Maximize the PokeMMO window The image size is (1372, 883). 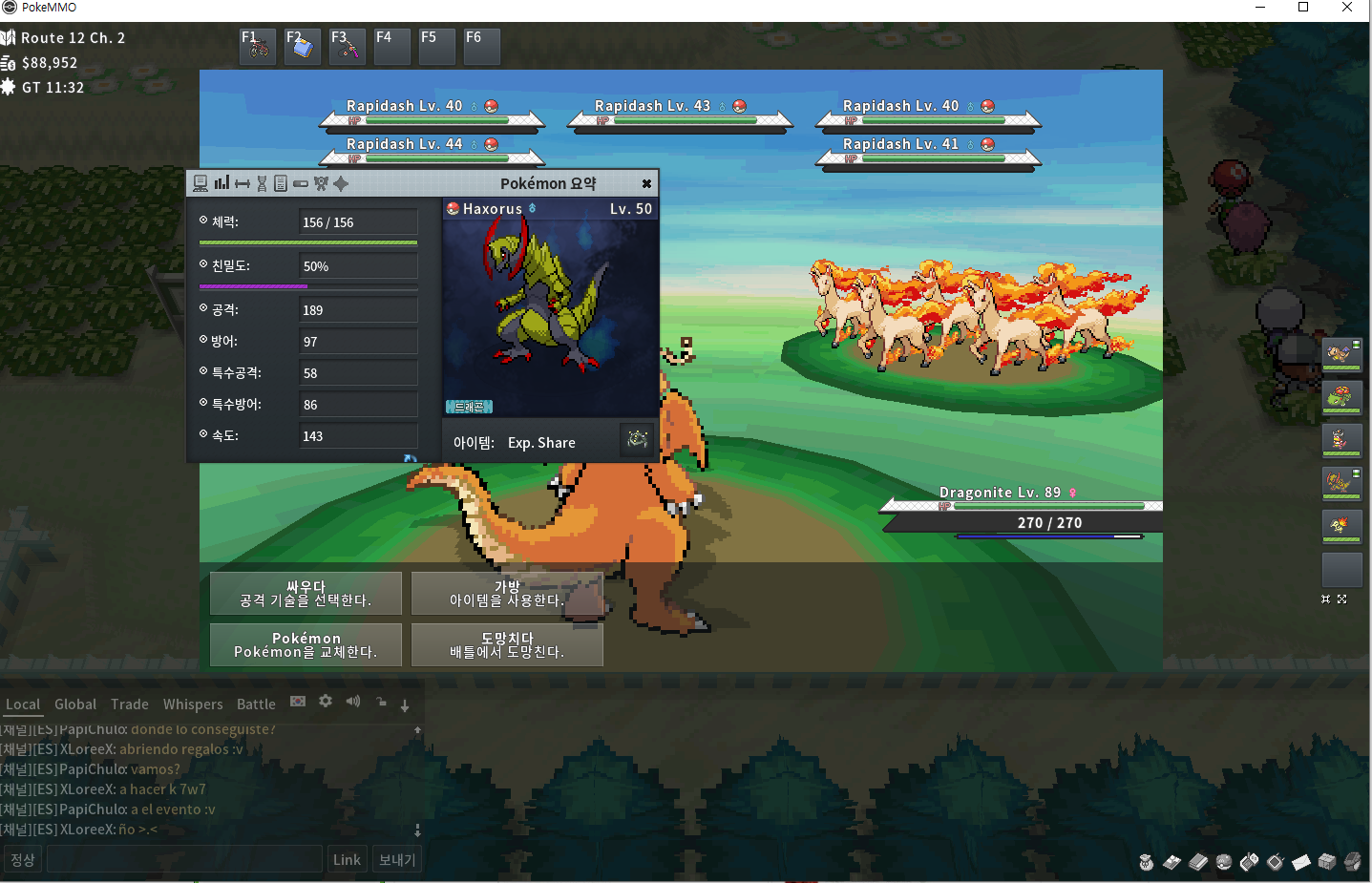[1303, 8]
